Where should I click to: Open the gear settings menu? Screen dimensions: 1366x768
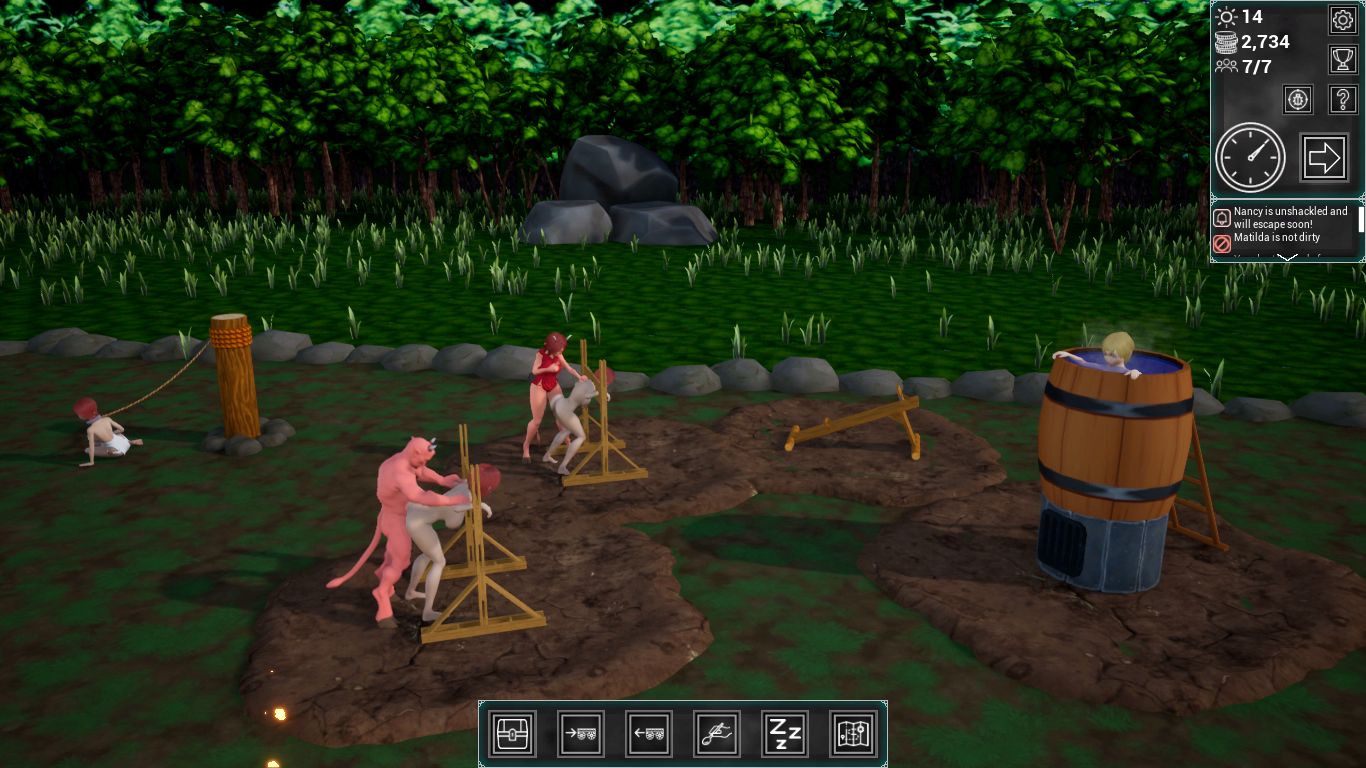(x=1342, y=19)
